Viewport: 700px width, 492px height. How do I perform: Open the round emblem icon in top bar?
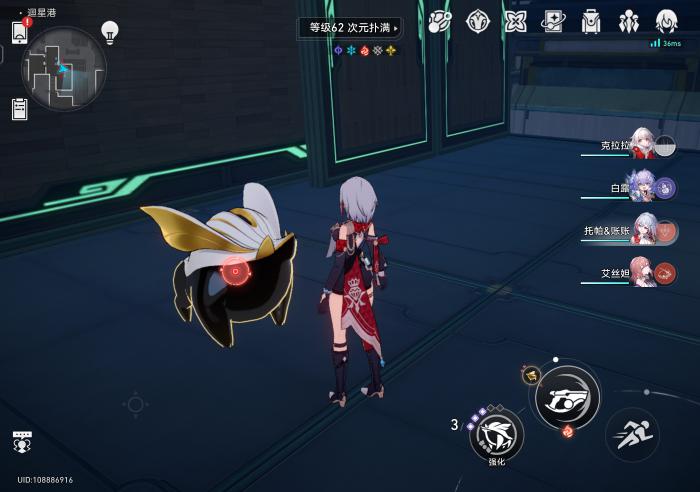click(x=477, y=21)
